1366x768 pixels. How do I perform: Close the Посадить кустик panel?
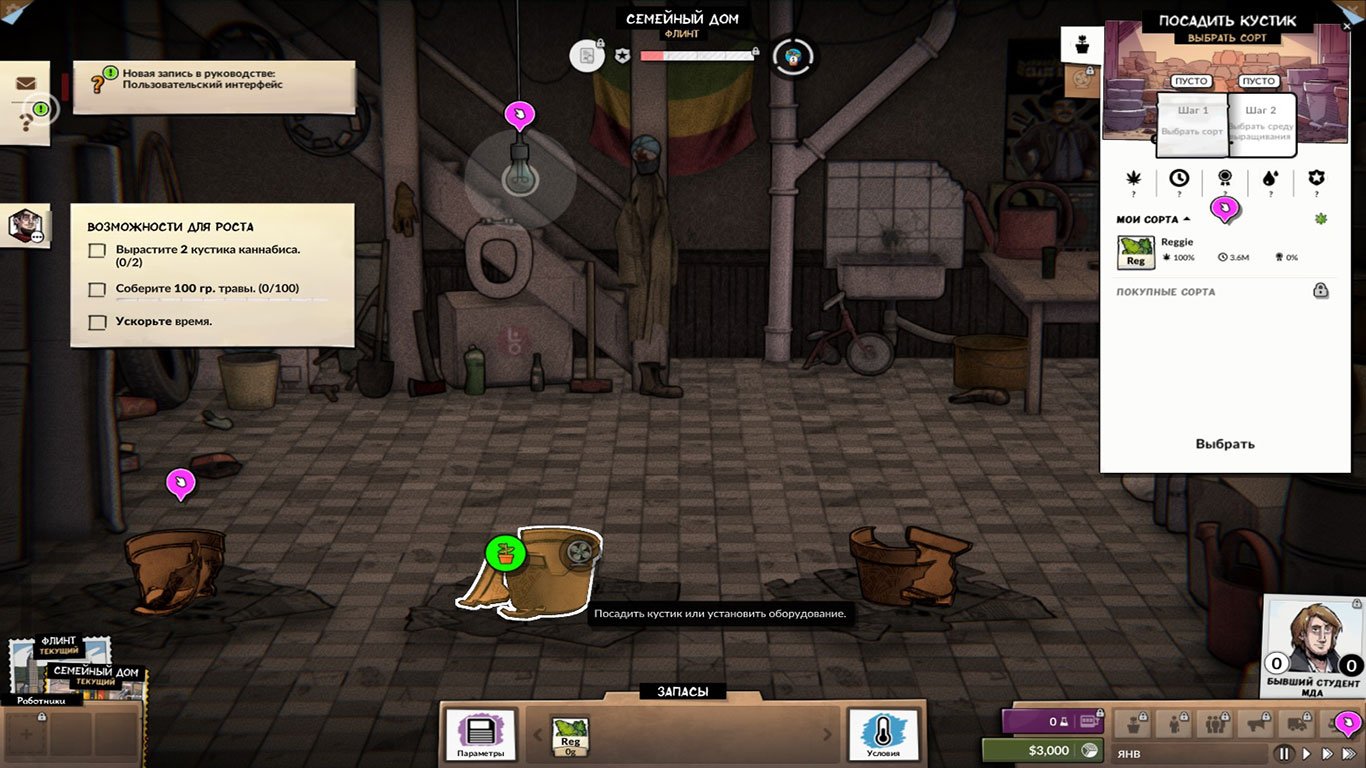pyautogui.click(x=1346, y=27)
